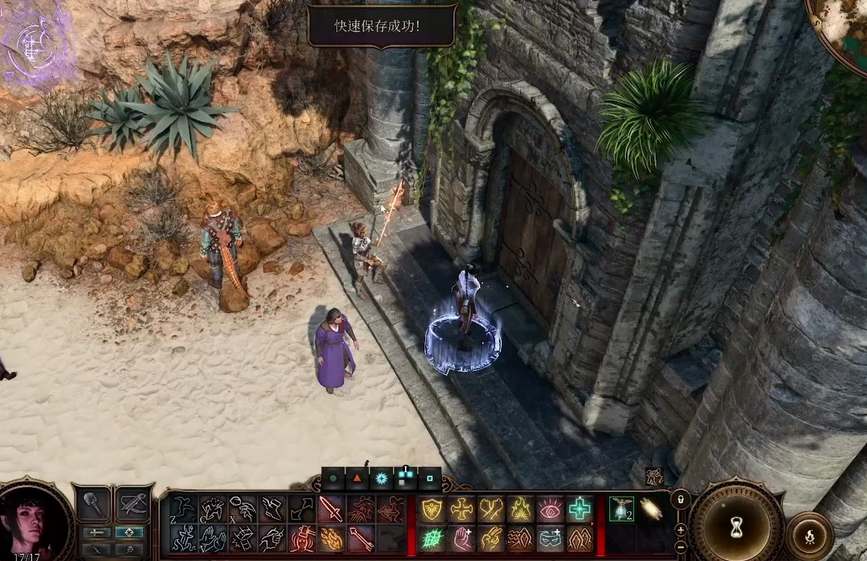Cast the pink hand with plus spell
Viewport: 867px width, 561px height.
(462, 539)
